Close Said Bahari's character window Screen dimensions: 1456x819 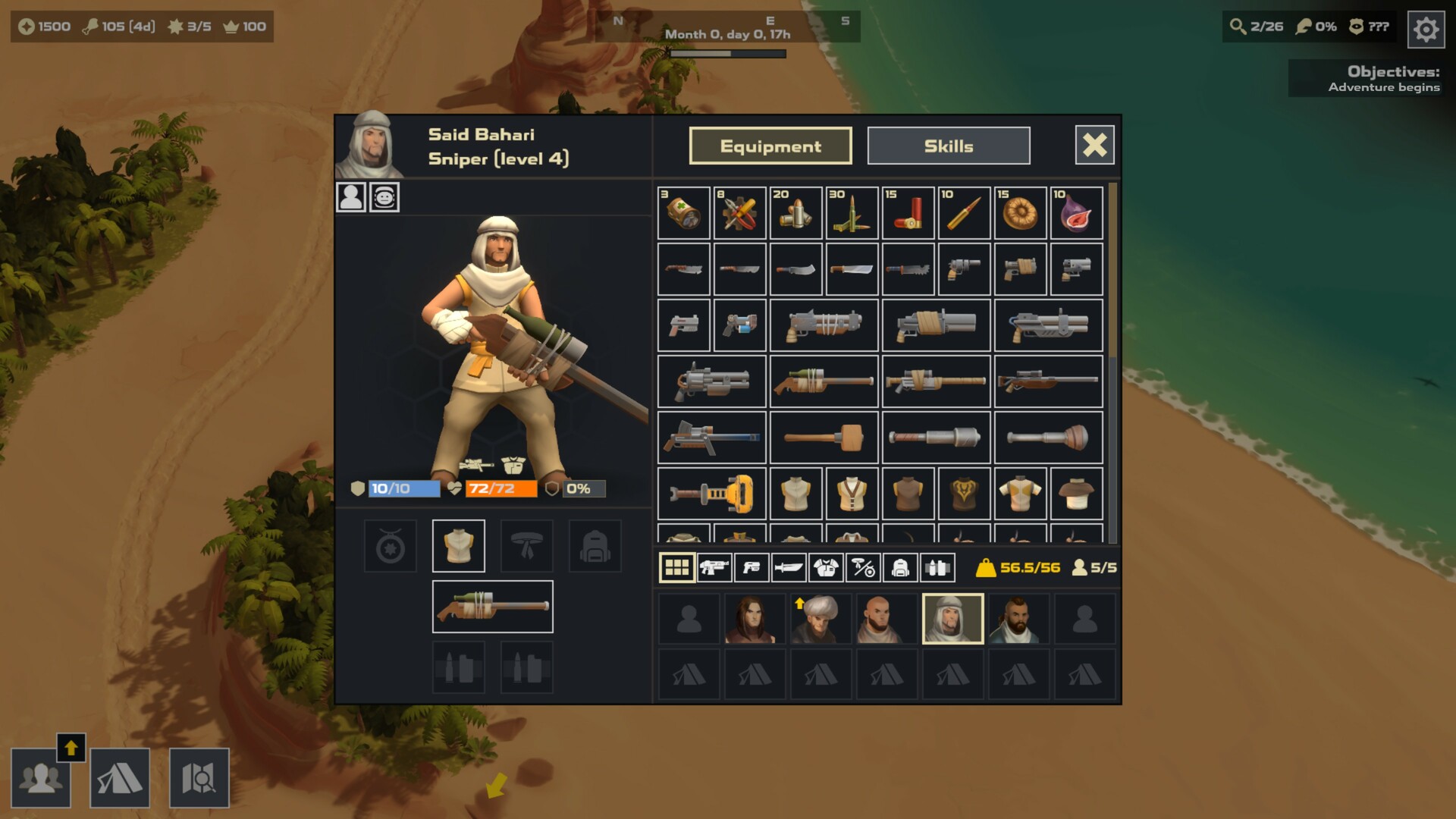(x=1094, y=145)
